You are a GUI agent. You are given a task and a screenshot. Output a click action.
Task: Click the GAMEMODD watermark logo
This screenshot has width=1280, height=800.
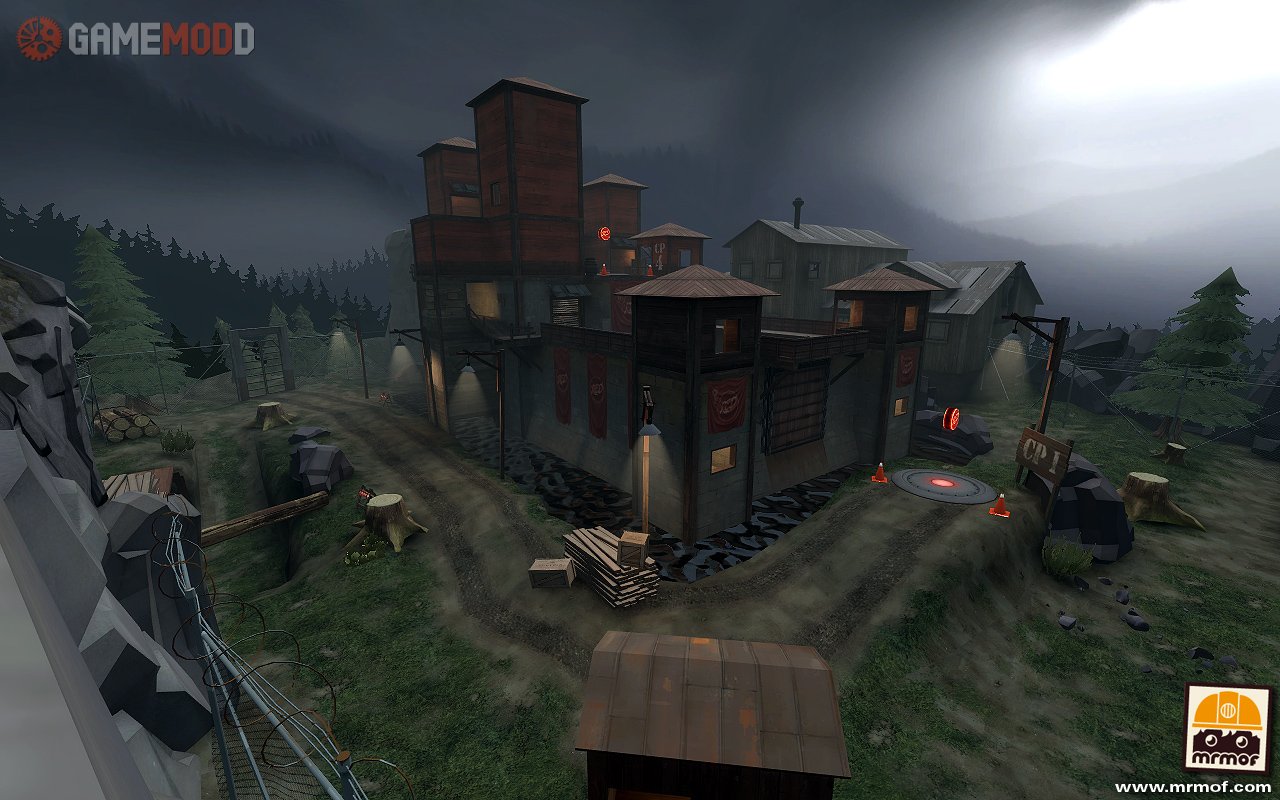tap(135, 39)
